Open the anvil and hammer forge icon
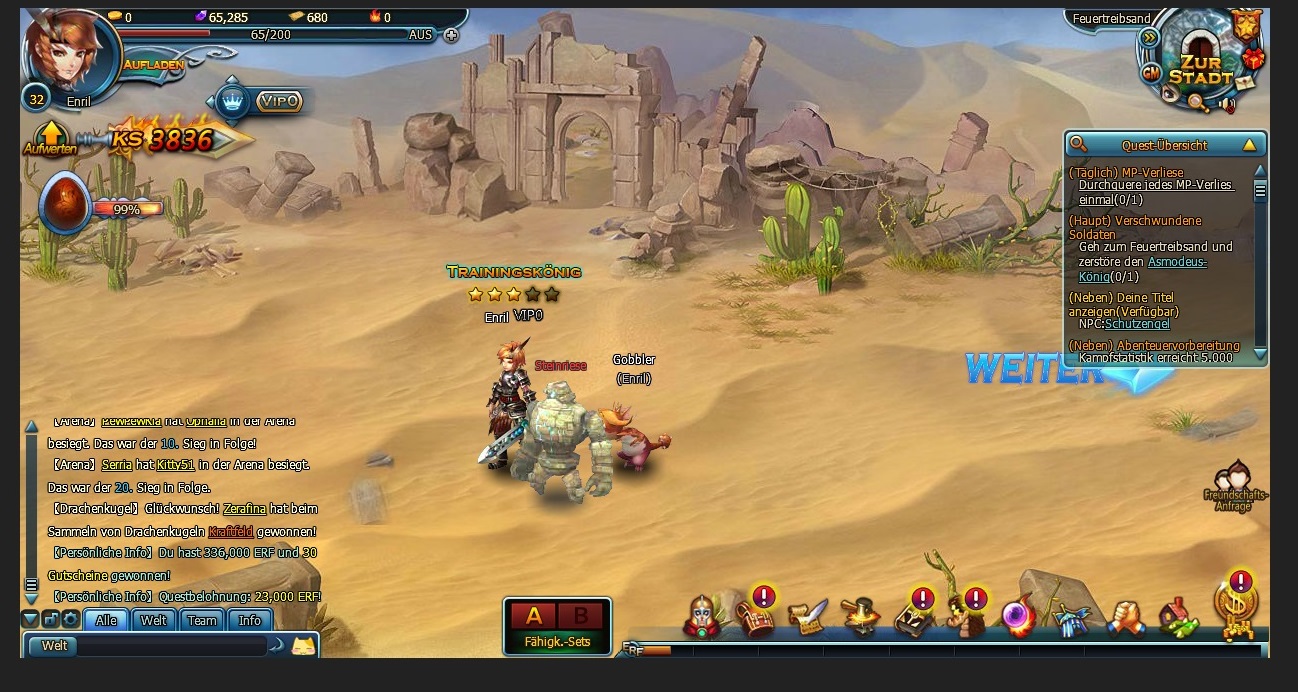Viewport: 1298px width, 692px height. [860, 617]
